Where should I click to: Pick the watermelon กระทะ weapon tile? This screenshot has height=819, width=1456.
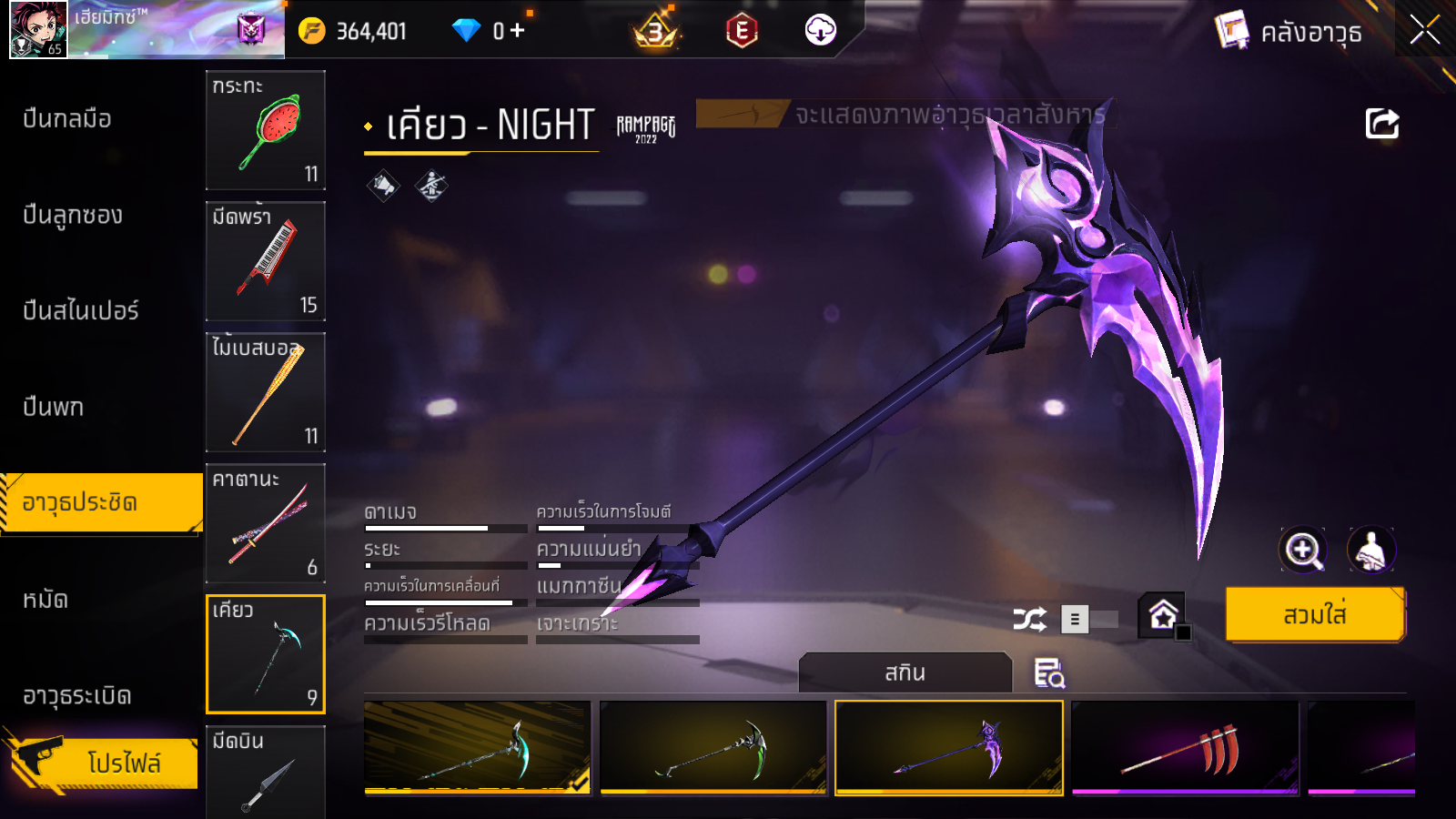[266, 130]
